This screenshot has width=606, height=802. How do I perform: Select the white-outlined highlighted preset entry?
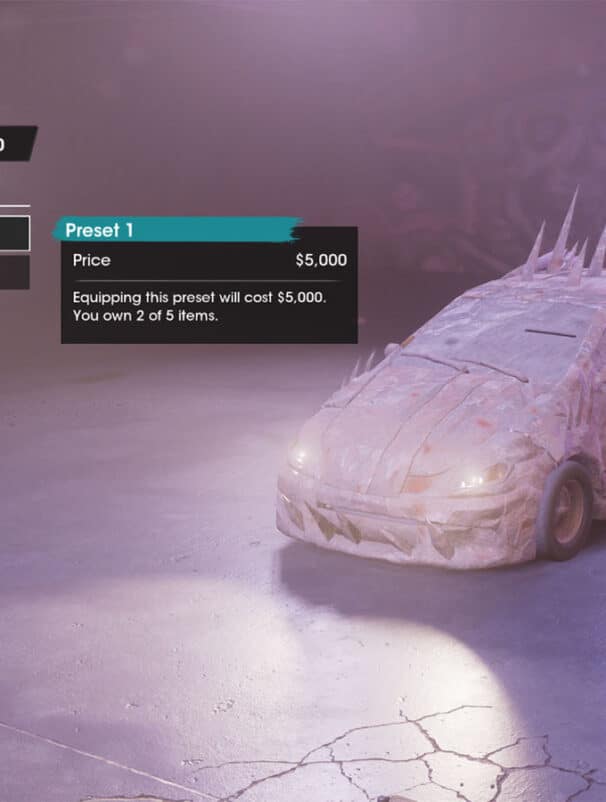[x=14, y=233]
